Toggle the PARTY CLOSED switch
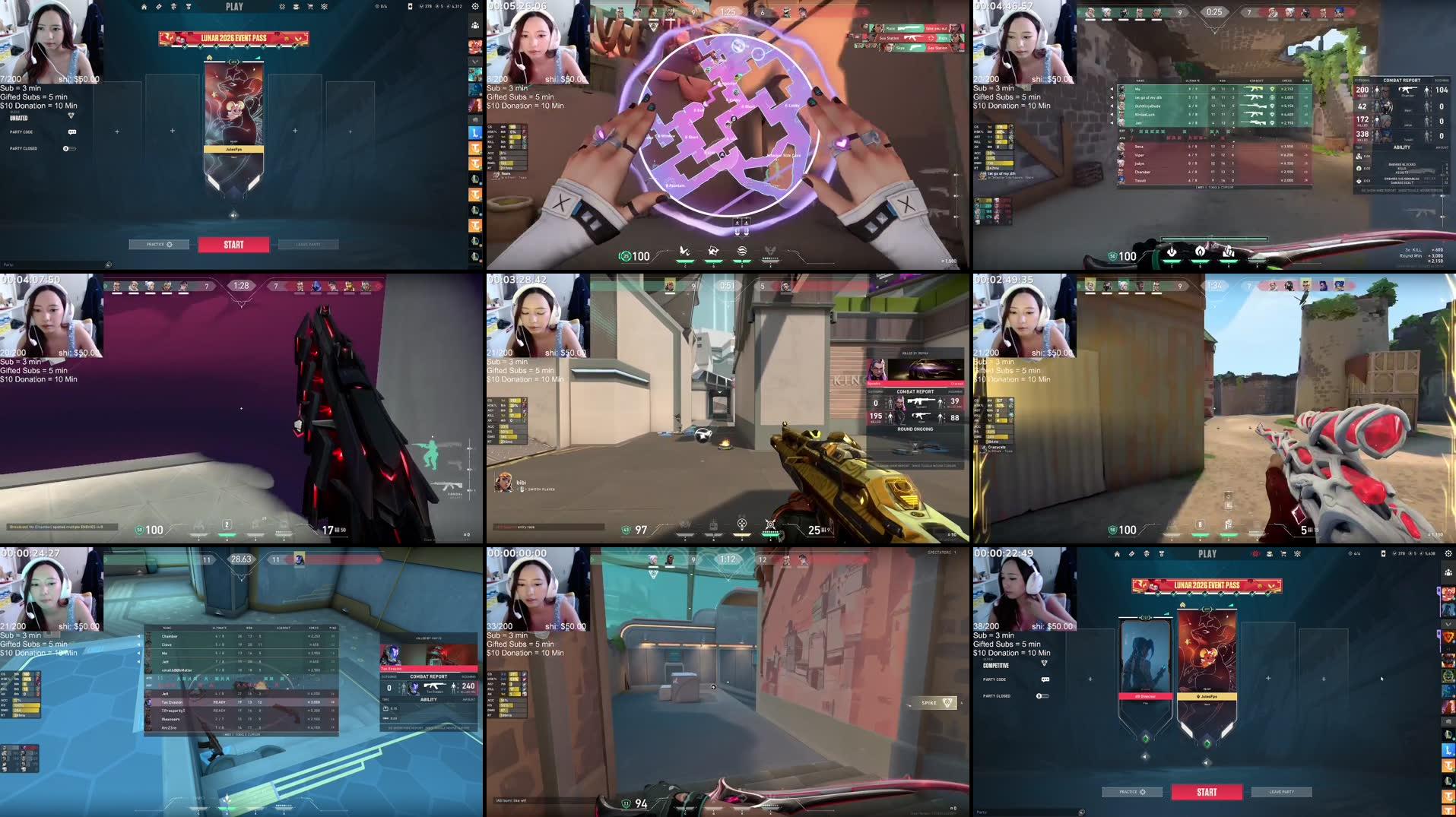This screenshot has height=817, width=1456. pyautogui.click(x=1043, y=696)
